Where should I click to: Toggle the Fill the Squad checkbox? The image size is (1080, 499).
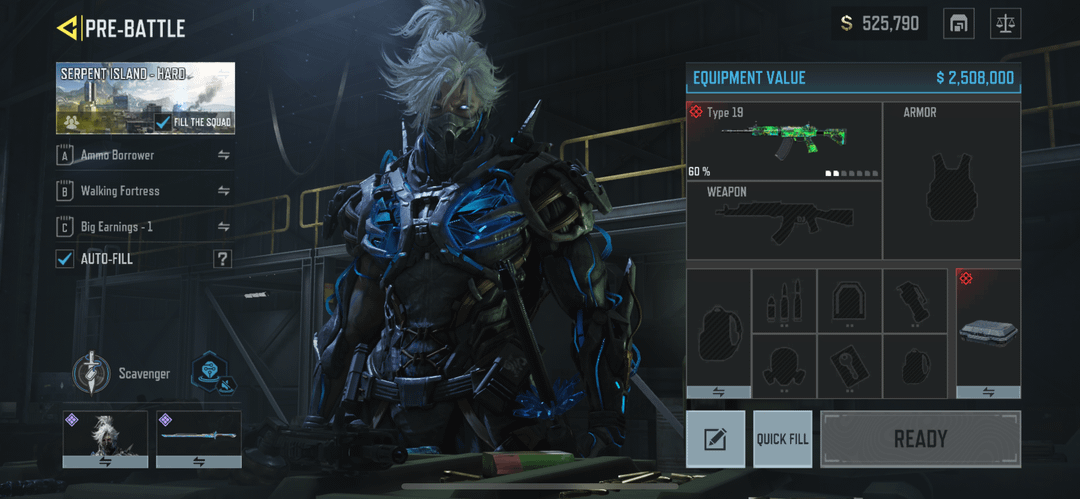tap(164, 122)
